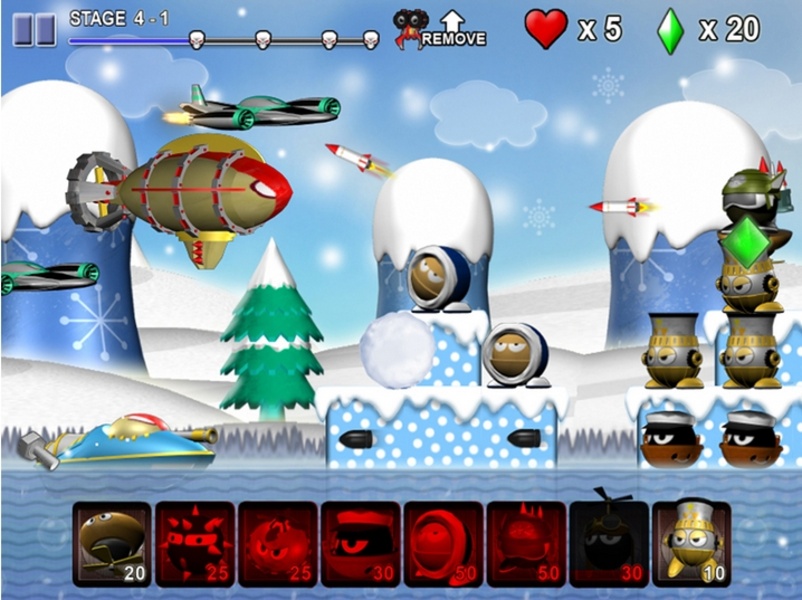Pause the game
This screenshot has height=600, width=802.
tap(34, 29)
